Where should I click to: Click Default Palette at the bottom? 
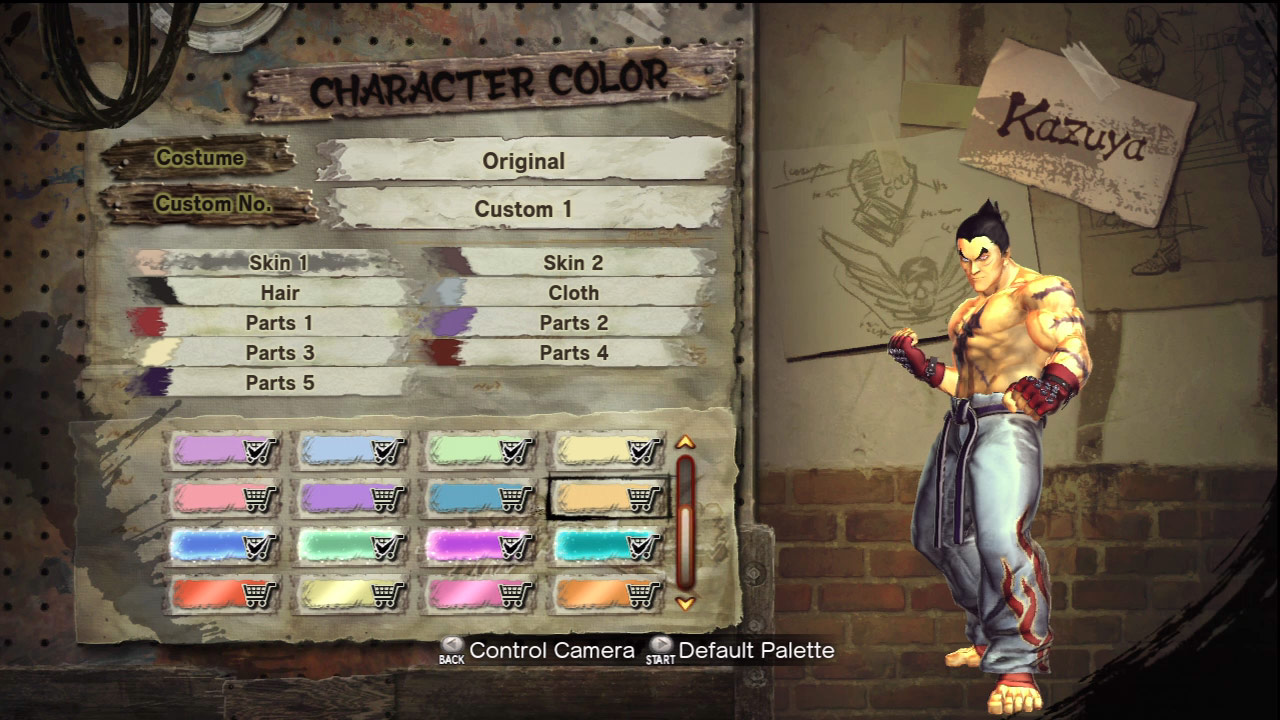(x=755, y=650)
